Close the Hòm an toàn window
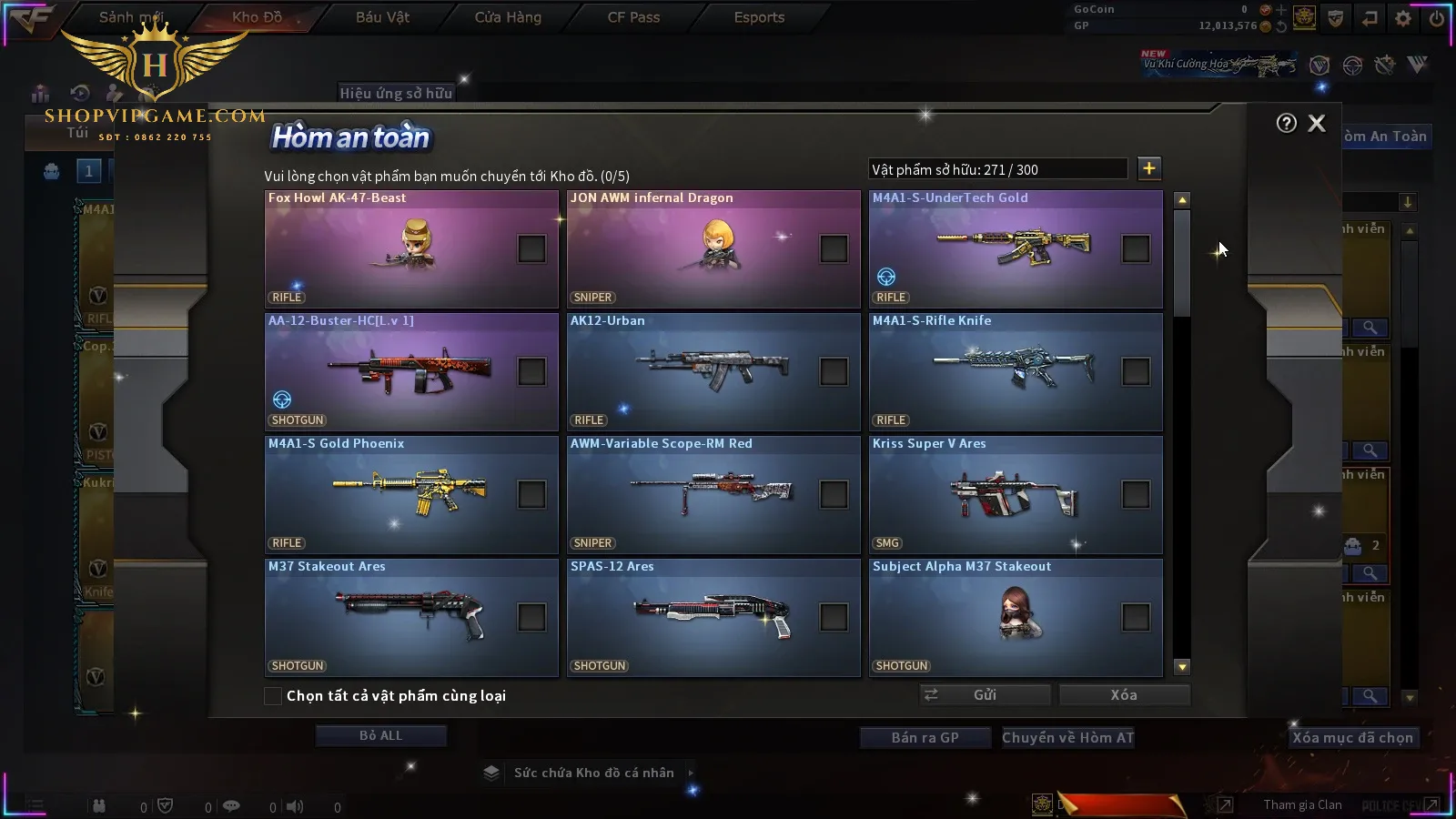Viewport: 1456px width, 819px height. click(1317, 124)
